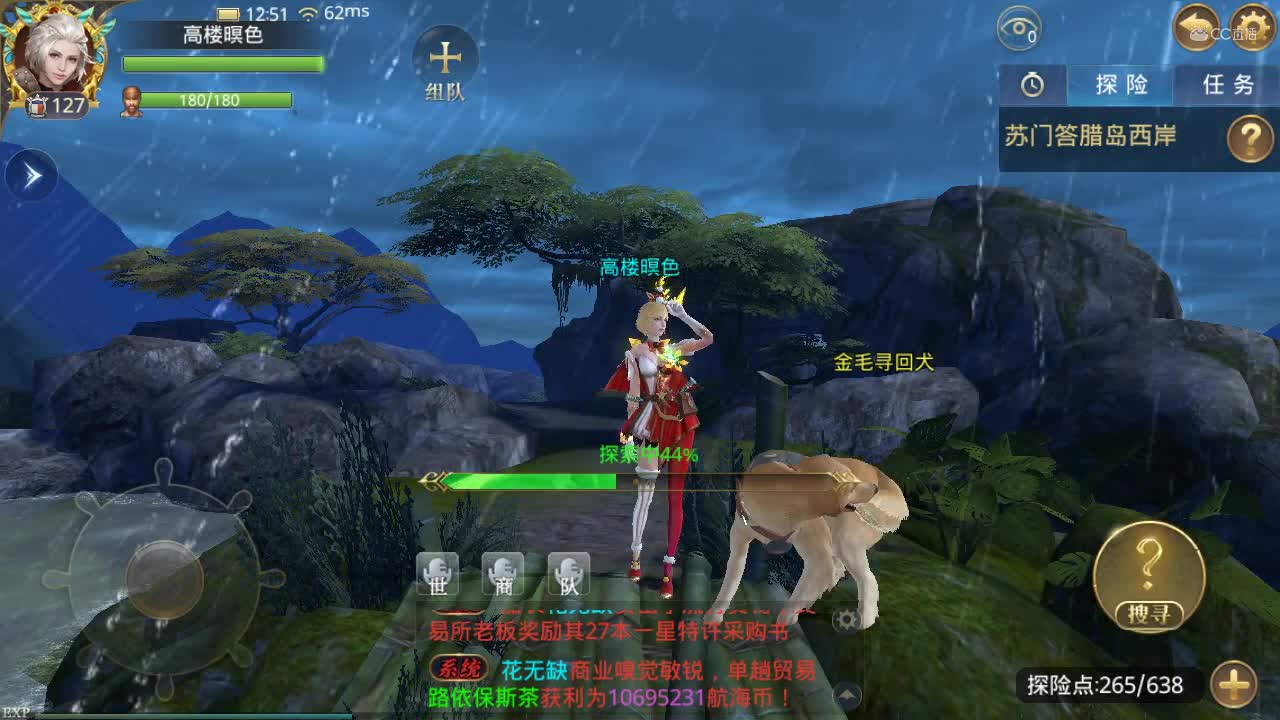Screen dimensions: 1280x720
Task: Select the 世 world voice channel icon
Action: (x=436, y=573)
